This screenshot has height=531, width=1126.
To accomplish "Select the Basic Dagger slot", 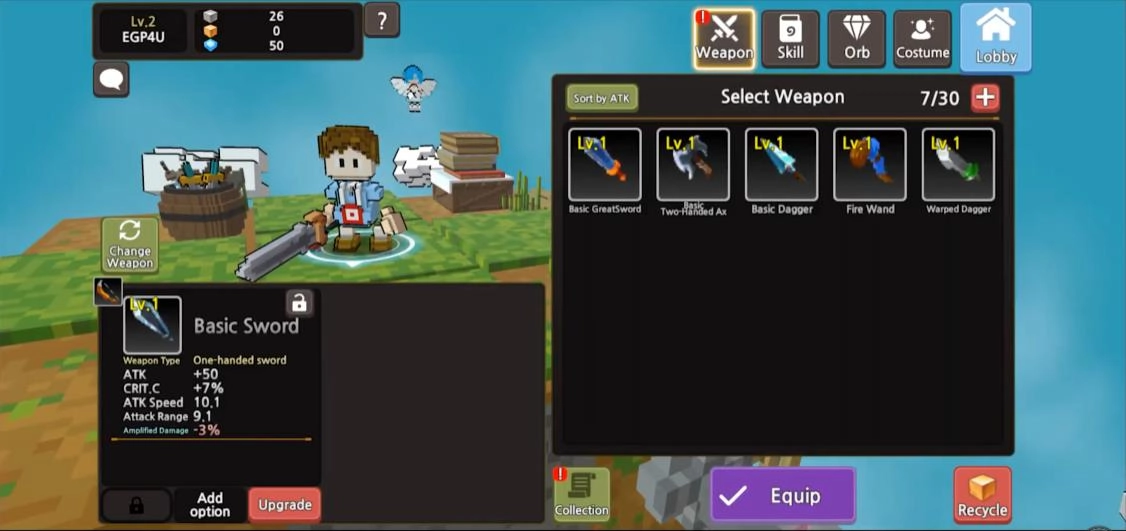I will (781, 165).
